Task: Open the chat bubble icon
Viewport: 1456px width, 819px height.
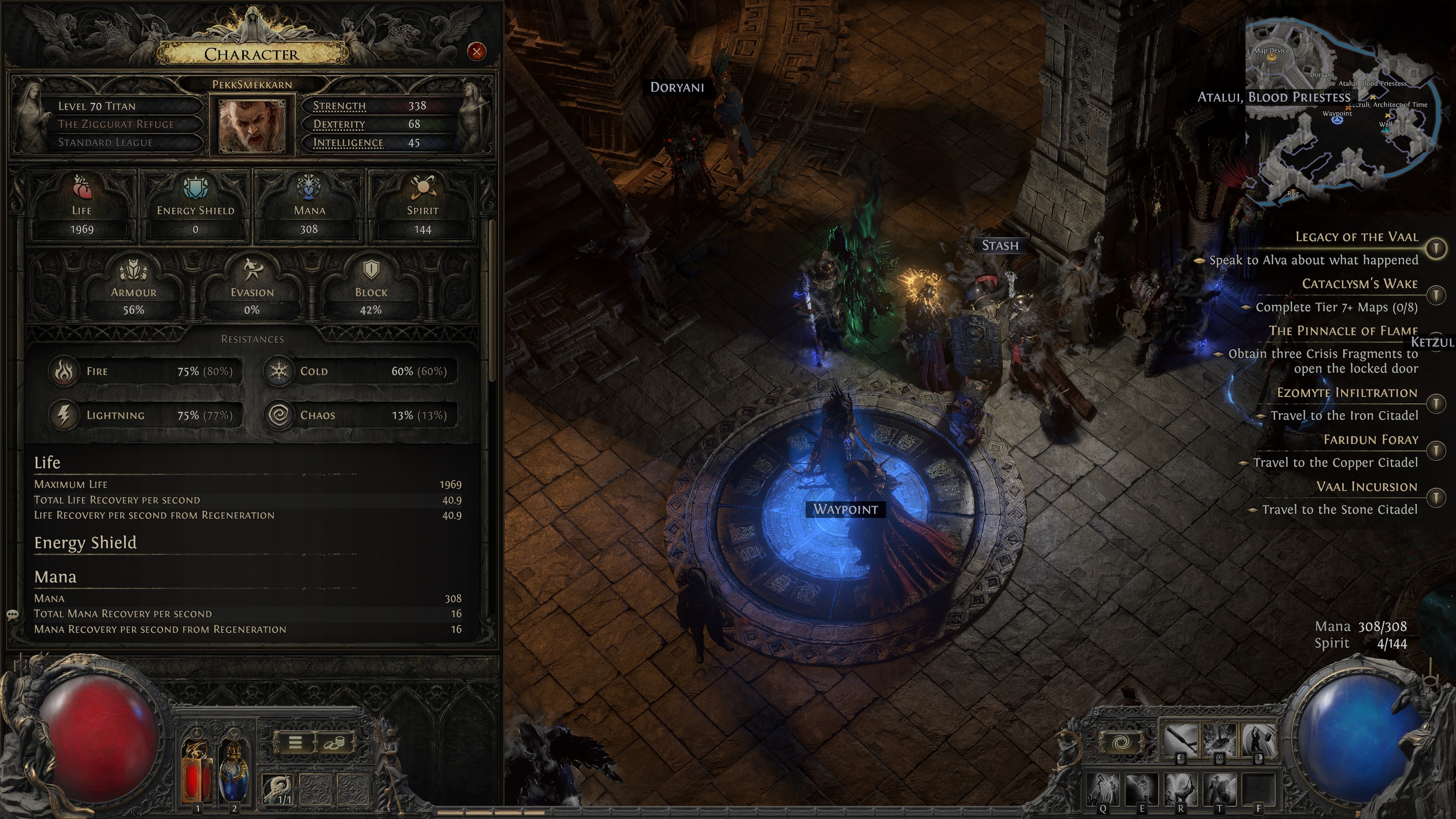Action: pos(13,614)
